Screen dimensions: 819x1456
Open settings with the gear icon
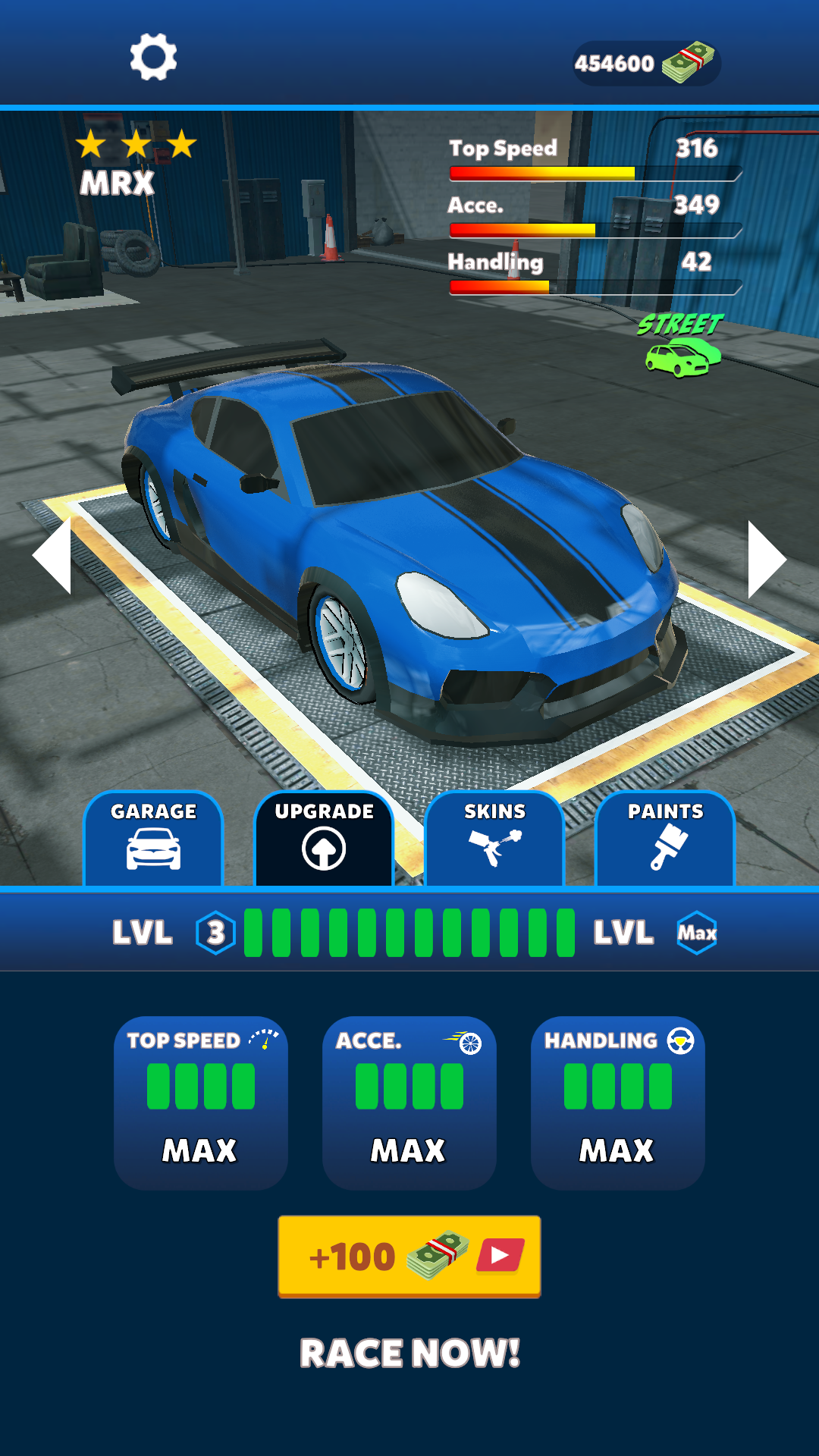coord(153,57)
